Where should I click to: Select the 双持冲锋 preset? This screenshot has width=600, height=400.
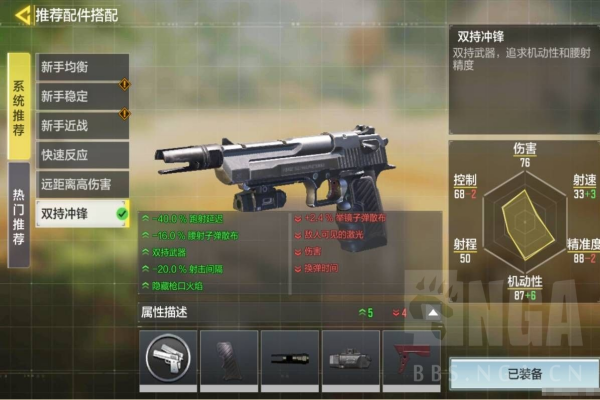82,213
